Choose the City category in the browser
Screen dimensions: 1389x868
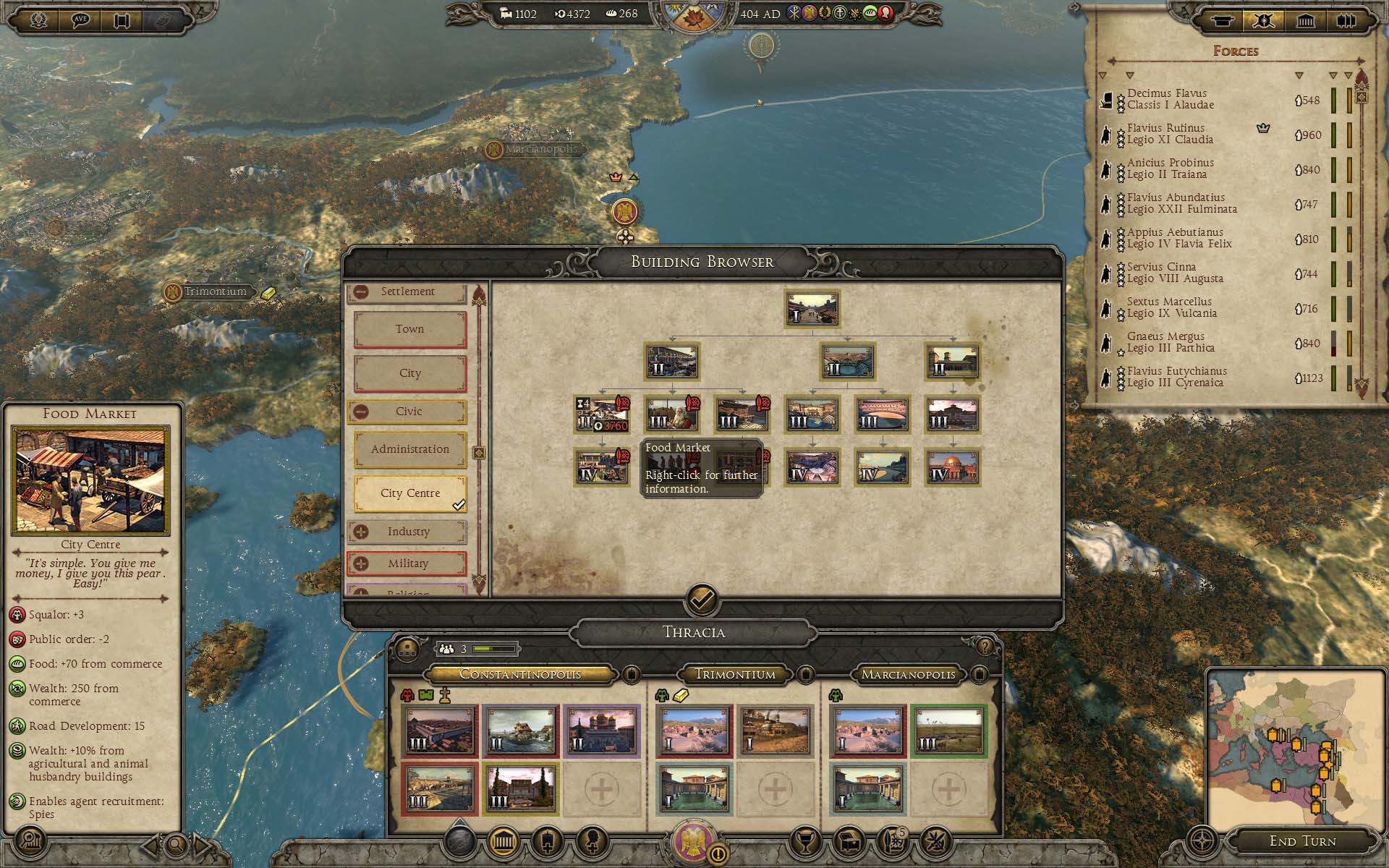click(409, 373)
